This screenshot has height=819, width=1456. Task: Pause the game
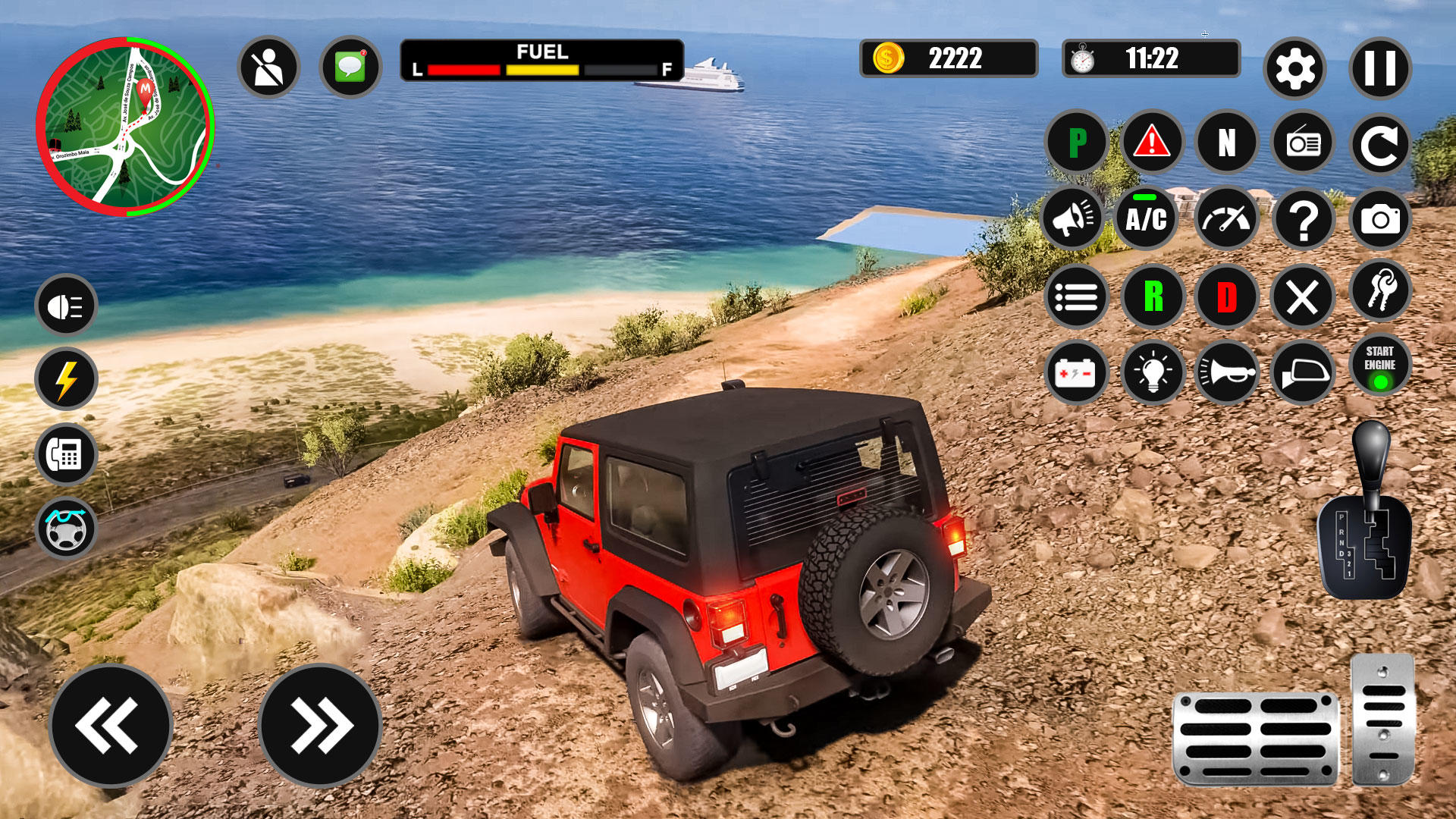[x=1379, y=69]
